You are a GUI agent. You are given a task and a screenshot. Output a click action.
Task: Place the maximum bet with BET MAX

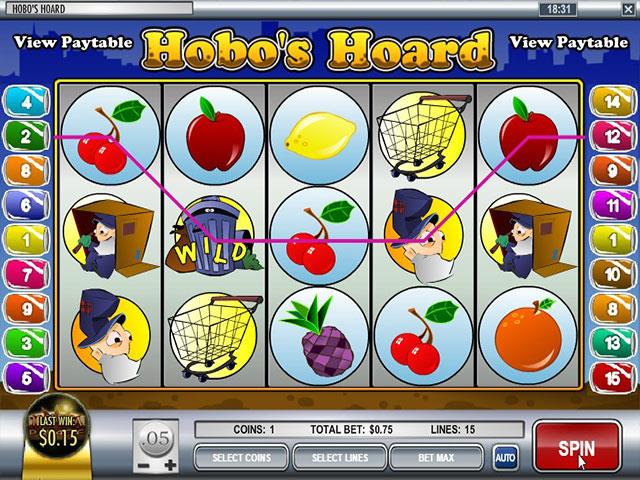click(x=437, y=458)
